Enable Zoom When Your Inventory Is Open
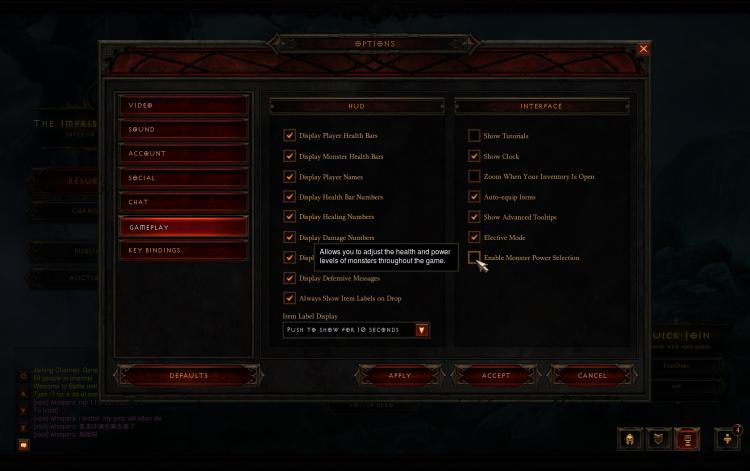 point(474,176)
